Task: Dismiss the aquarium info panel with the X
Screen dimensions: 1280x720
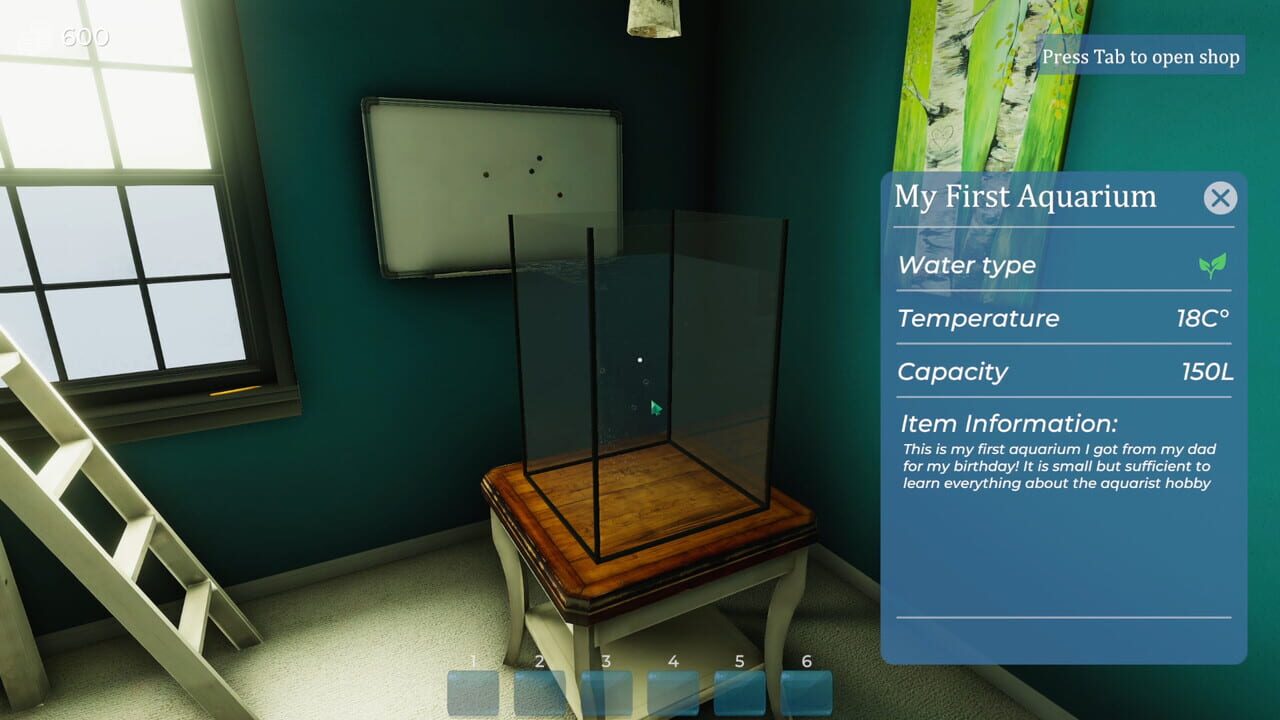Action: pyautogui.click(x=1221, y=198)
